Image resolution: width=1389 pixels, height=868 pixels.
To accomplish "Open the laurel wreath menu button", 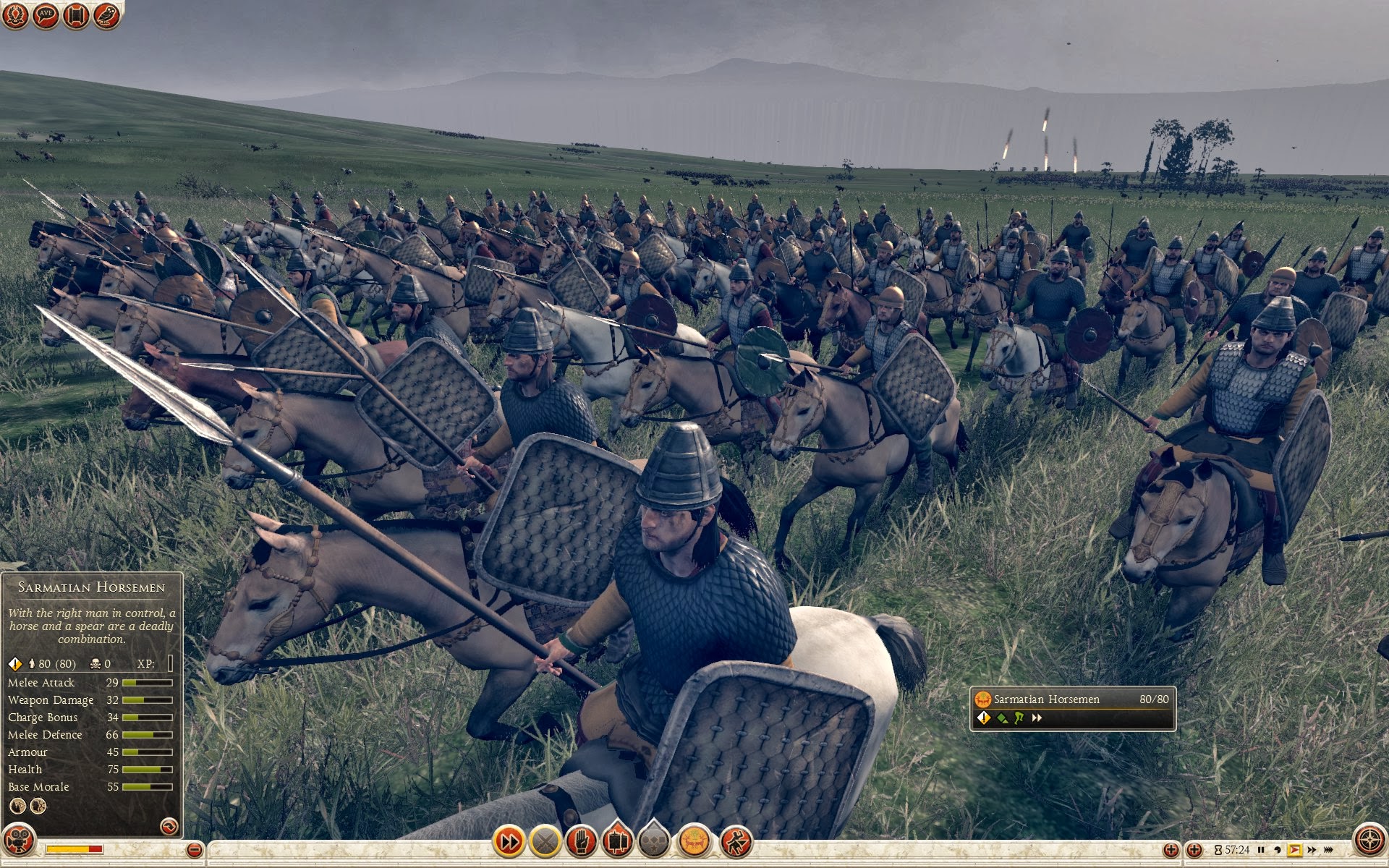I will coord(15,15).
